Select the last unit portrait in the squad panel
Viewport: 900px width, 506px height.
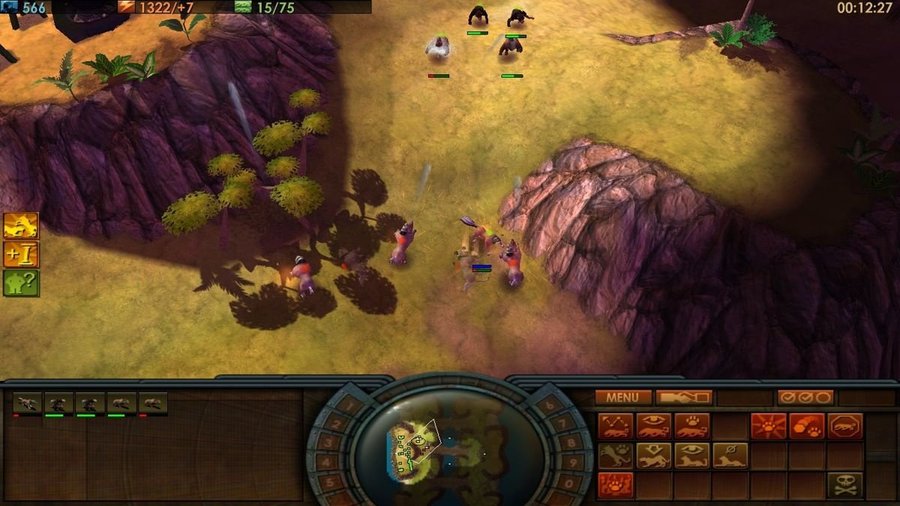pos(153,403)
